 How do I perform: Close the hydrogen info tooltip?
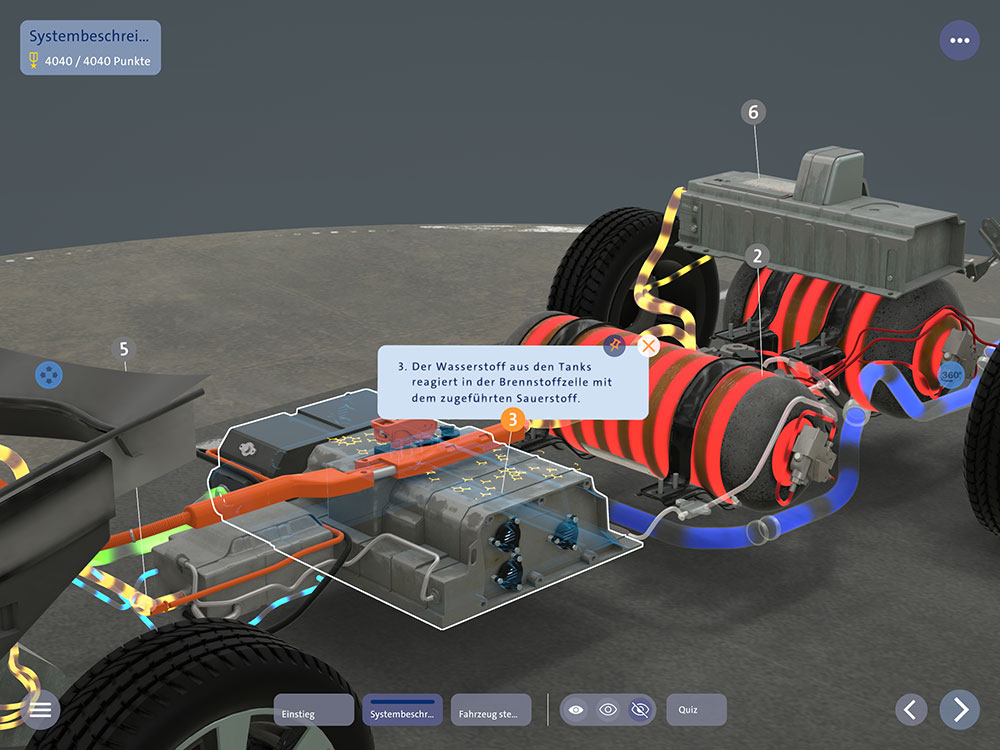[648, 346]
